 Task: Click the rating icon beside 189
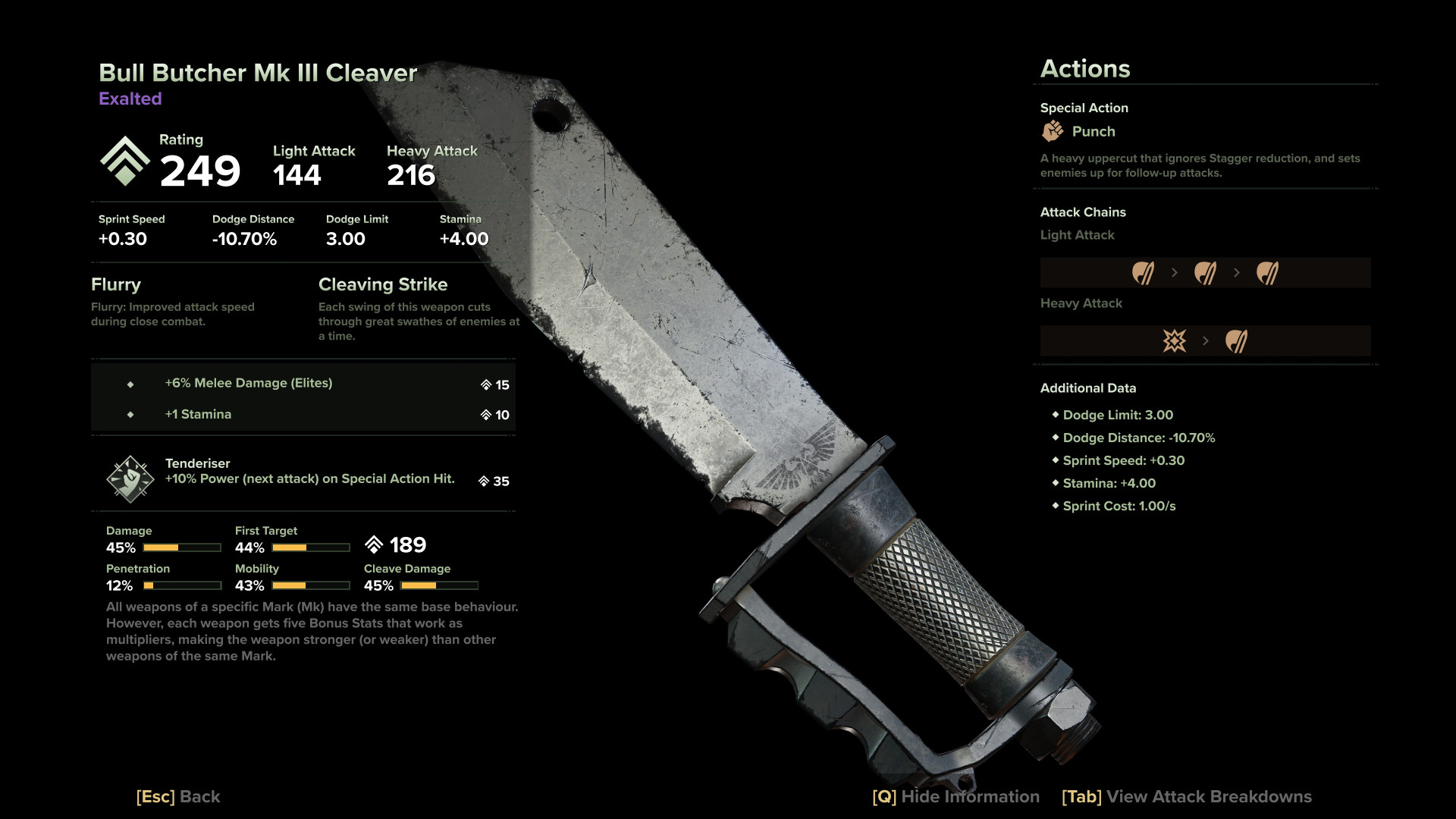point(373,543)
